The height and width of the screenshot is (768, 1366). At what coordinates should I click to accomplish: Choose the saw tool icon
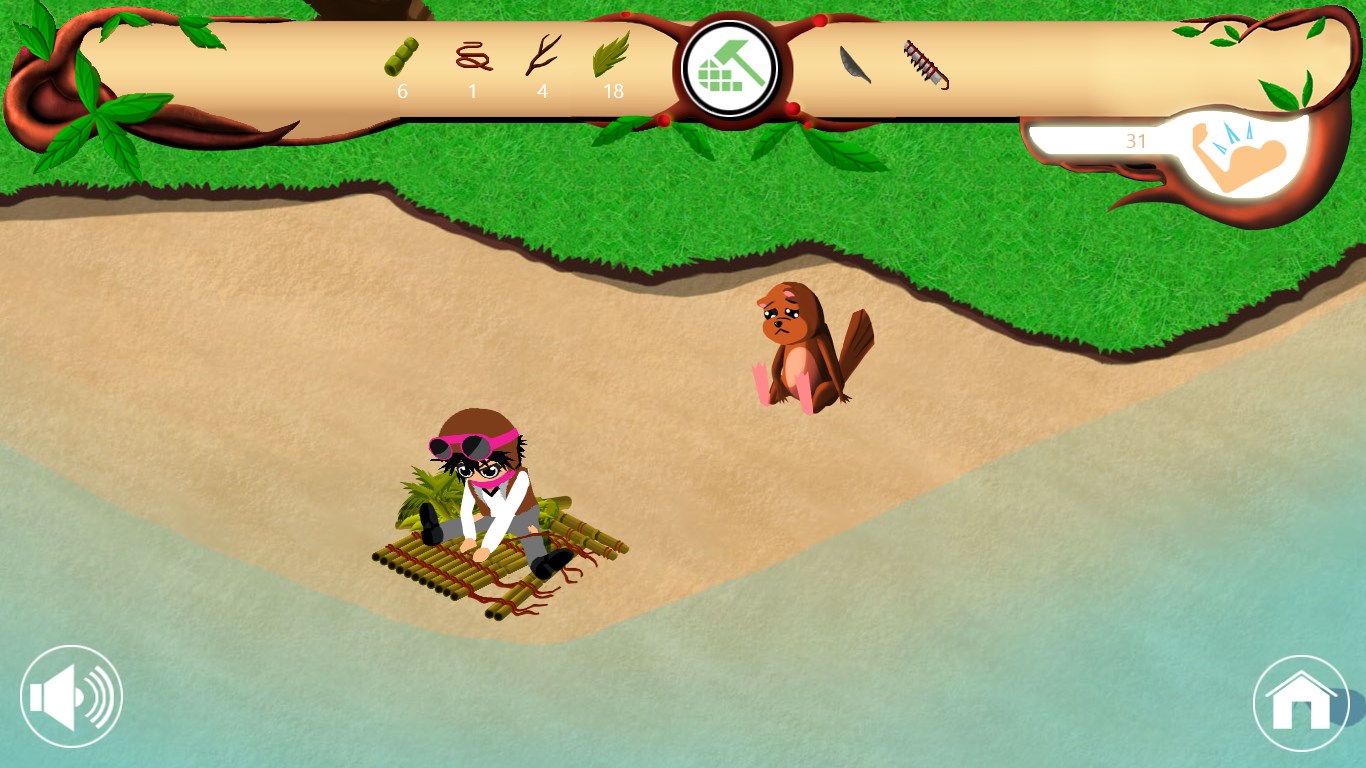click(x=926, y=65)
